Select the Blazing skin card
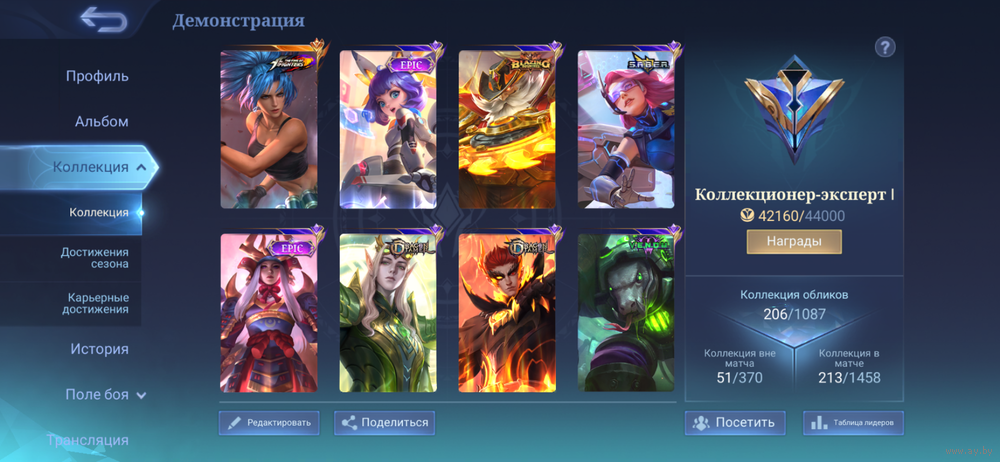 [x=507, y=129]
